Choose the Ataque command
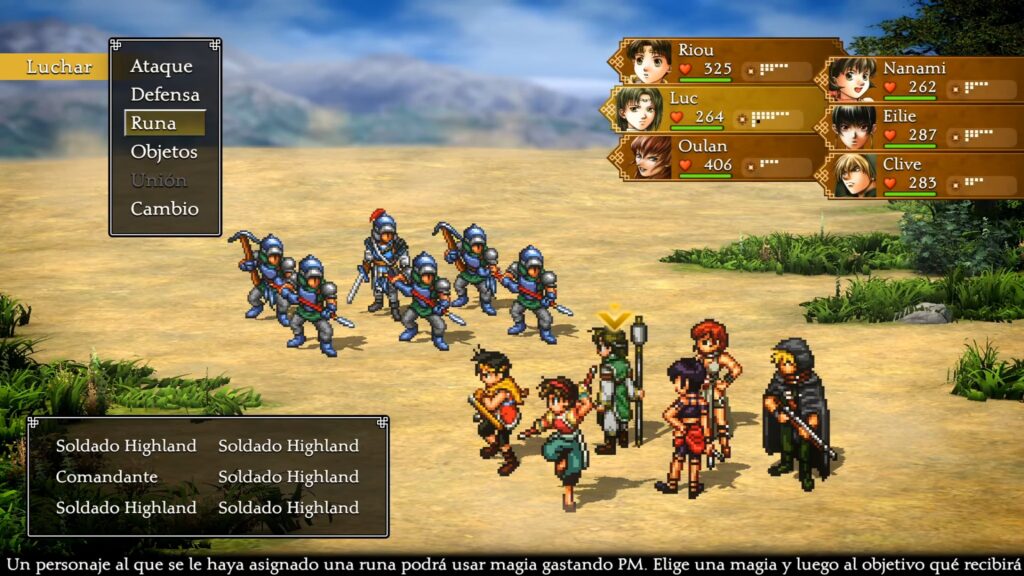Image resolution: width=1024 pixels, height=576 pixels. click(x=161, y=66)
